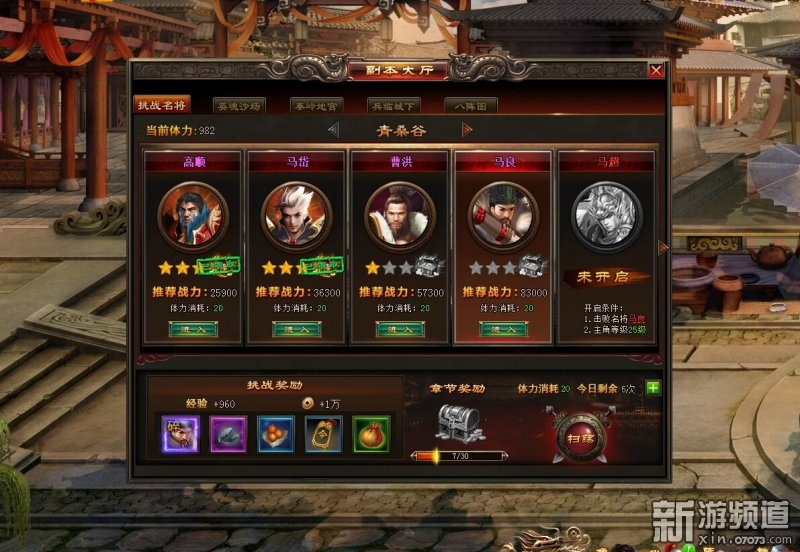Enter the 高顺 challenge stage
This screenshot has width=800, height=552.
point(193,329)
